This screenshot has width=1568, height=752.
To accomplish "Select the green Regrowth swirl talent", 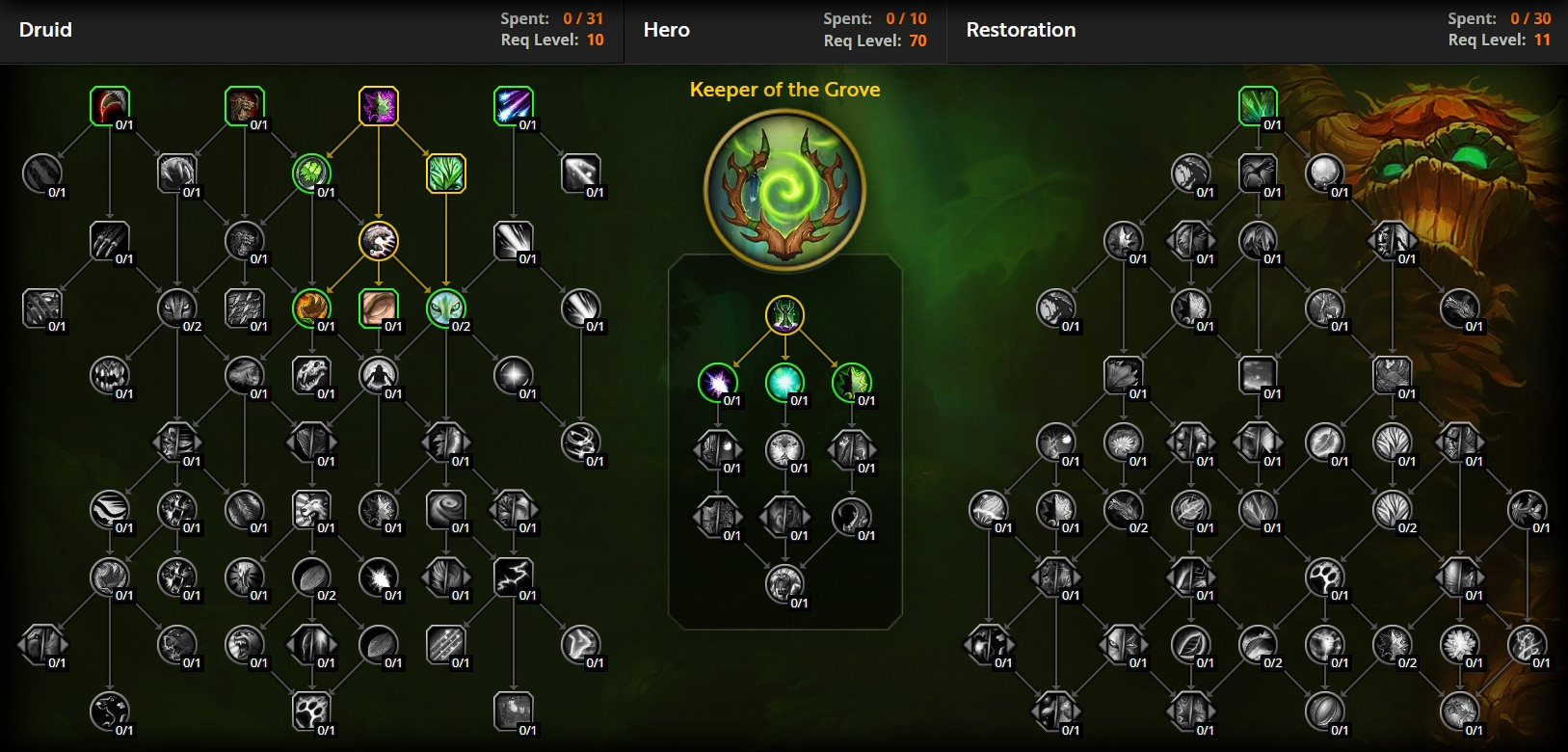I will point(312,172).
